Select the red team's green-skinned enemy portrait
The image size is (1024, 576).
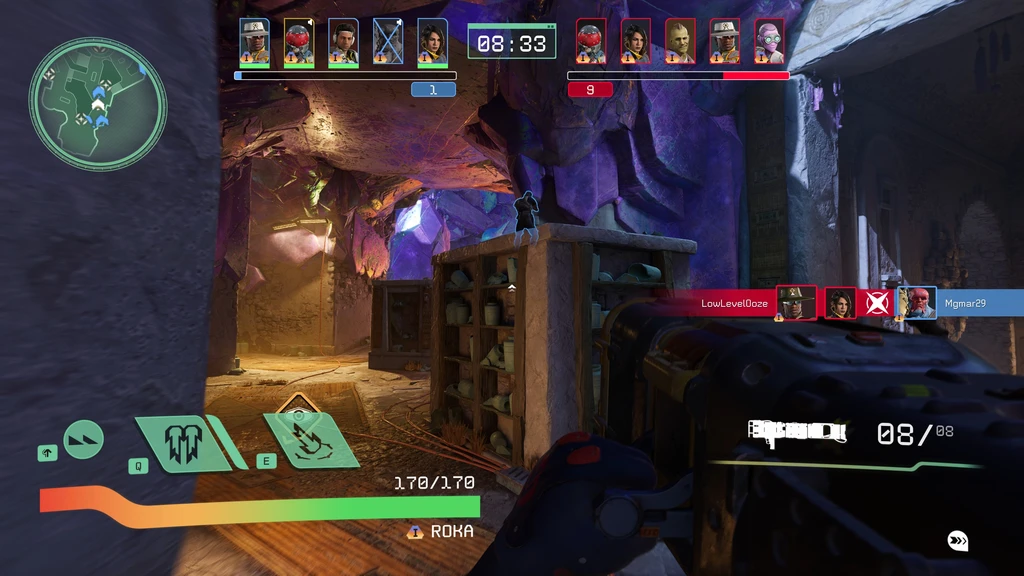pos(680,42)
